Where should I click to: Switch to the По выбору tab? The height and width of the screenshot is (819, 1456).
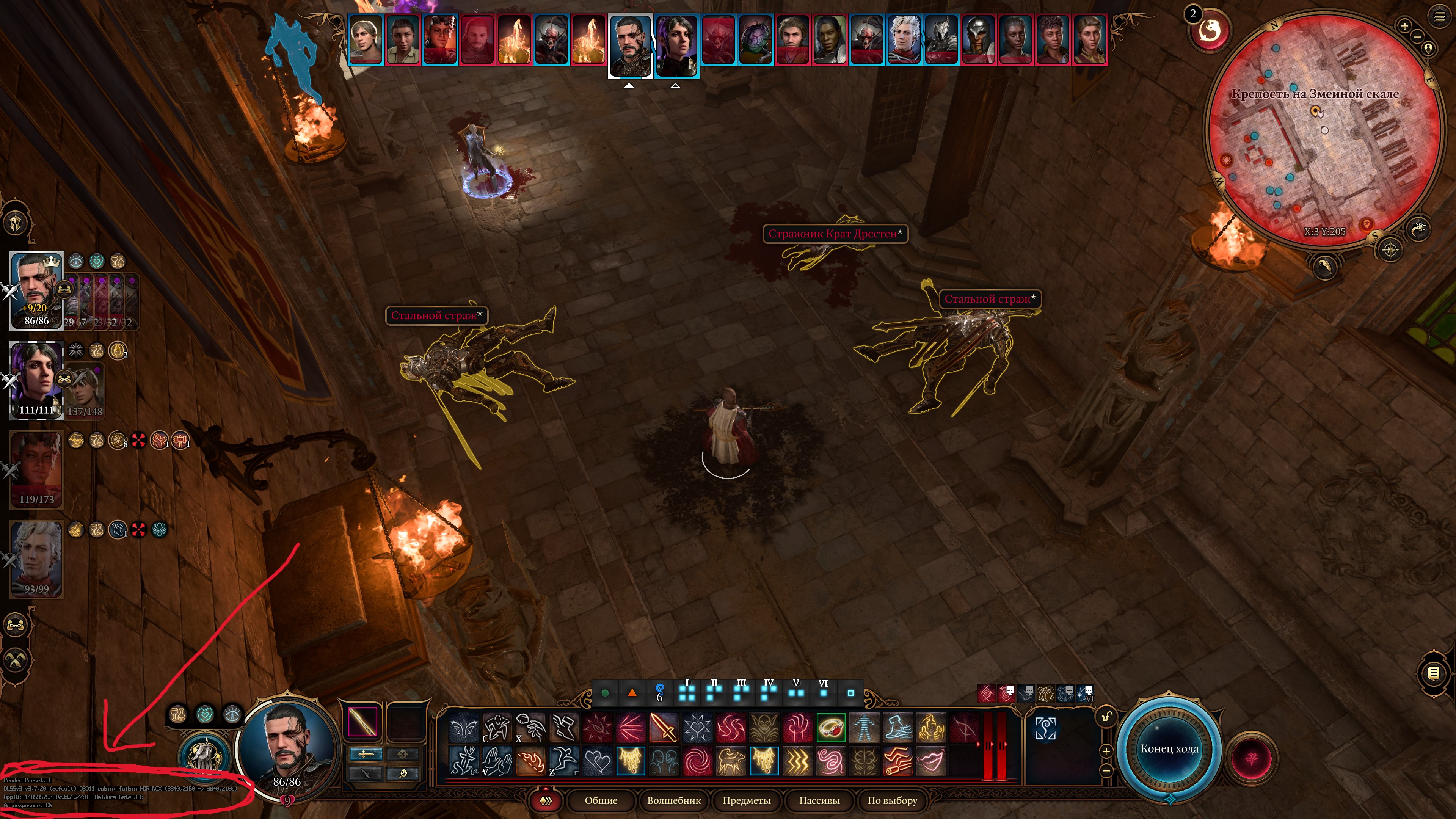click(x=892, y=800)
